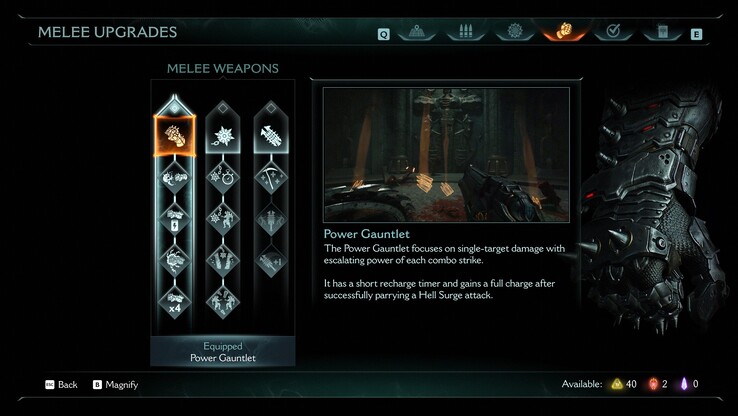Switch to the checkmark tab
This screenshot has width=738, height=416.
click(613, 31)
